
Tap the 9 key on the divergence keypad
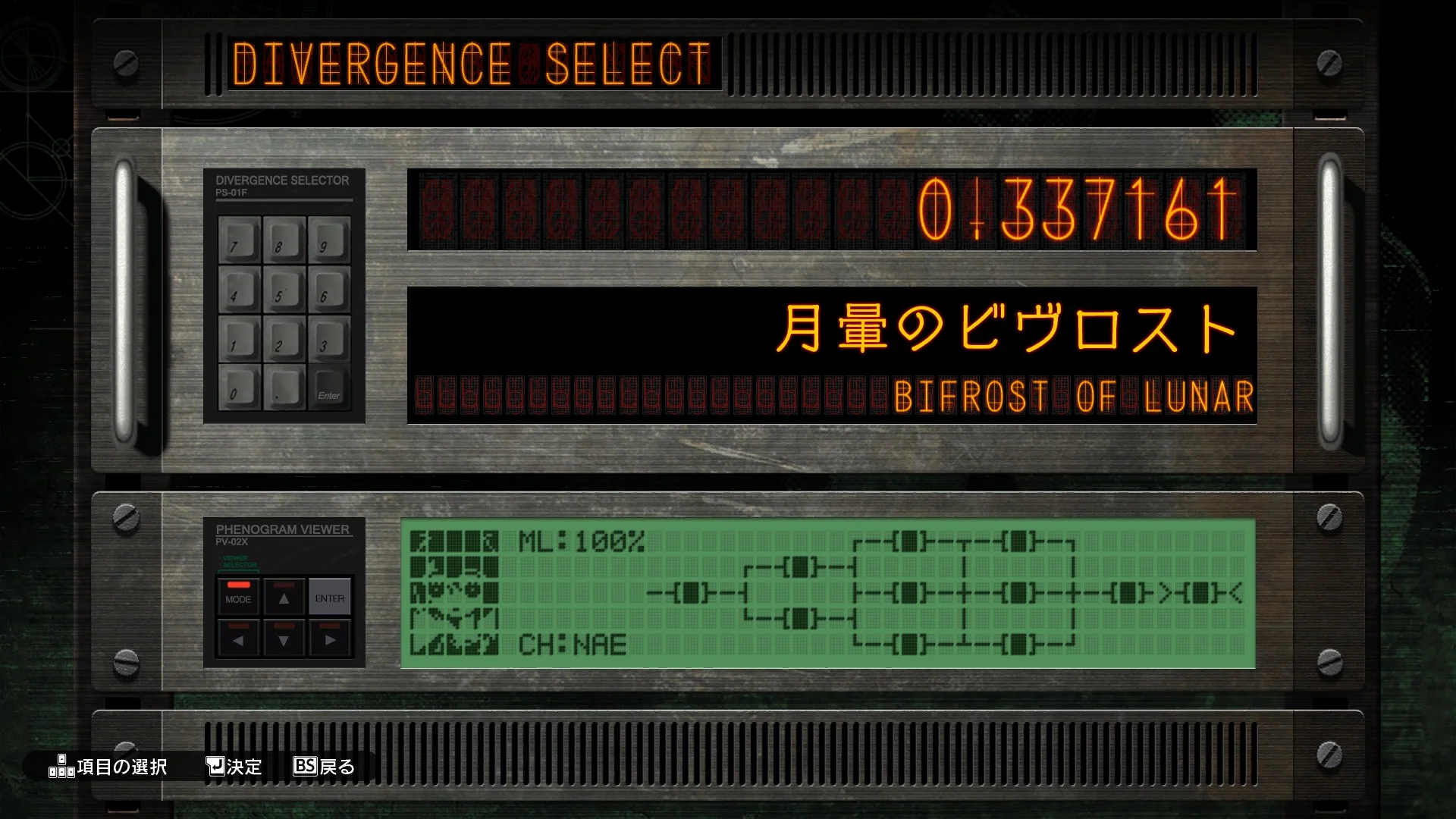pyautogui.click(x=329, y=240)
